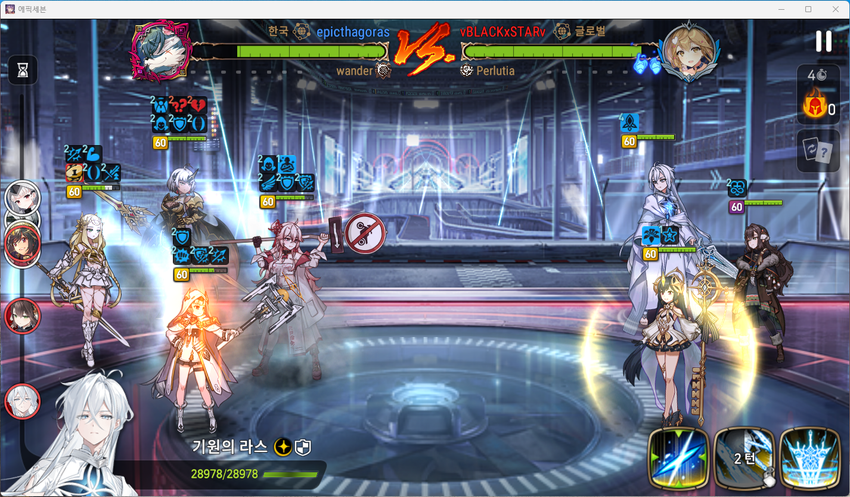850x497 pixels.
Task: Pause the battle
Action: tap(823, 41)
